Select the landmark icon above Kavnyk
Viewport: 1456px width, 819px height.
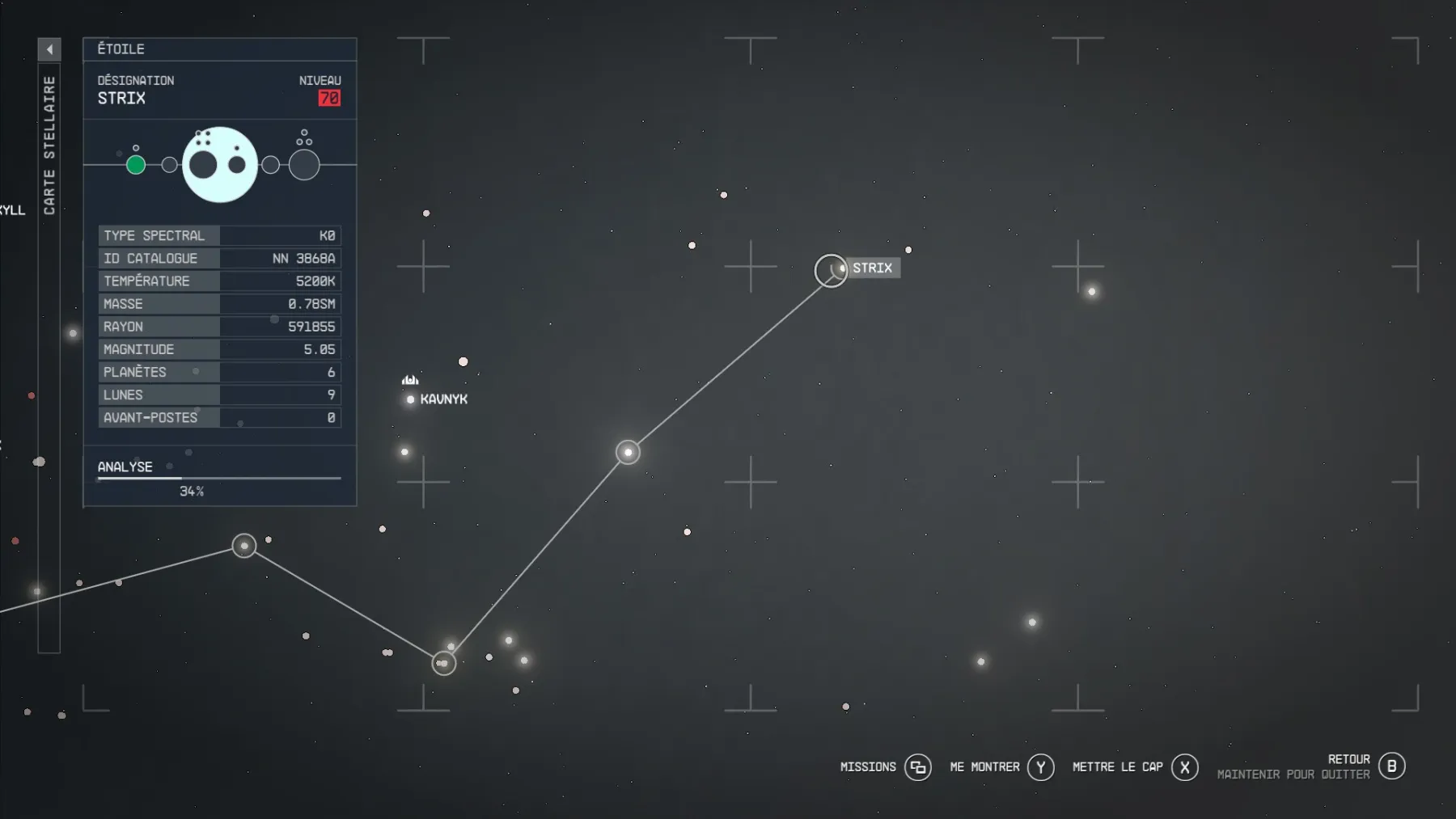(410, 378)
